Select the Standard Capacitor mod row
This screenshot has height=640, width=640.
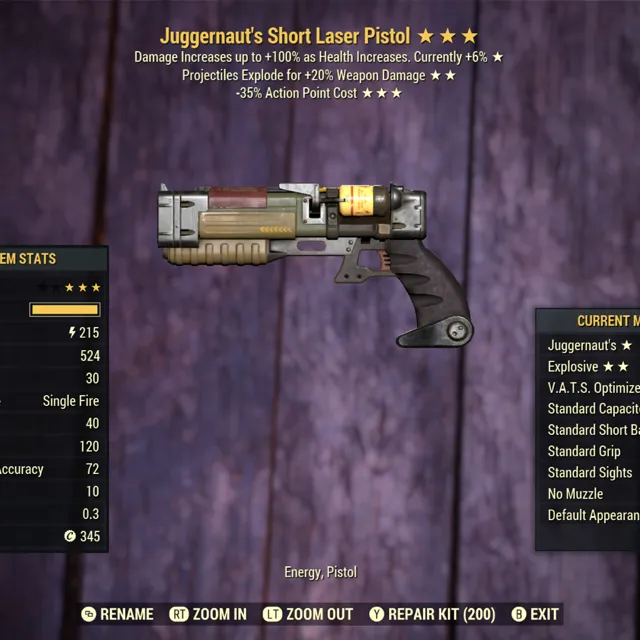click(x=593, y=409)
